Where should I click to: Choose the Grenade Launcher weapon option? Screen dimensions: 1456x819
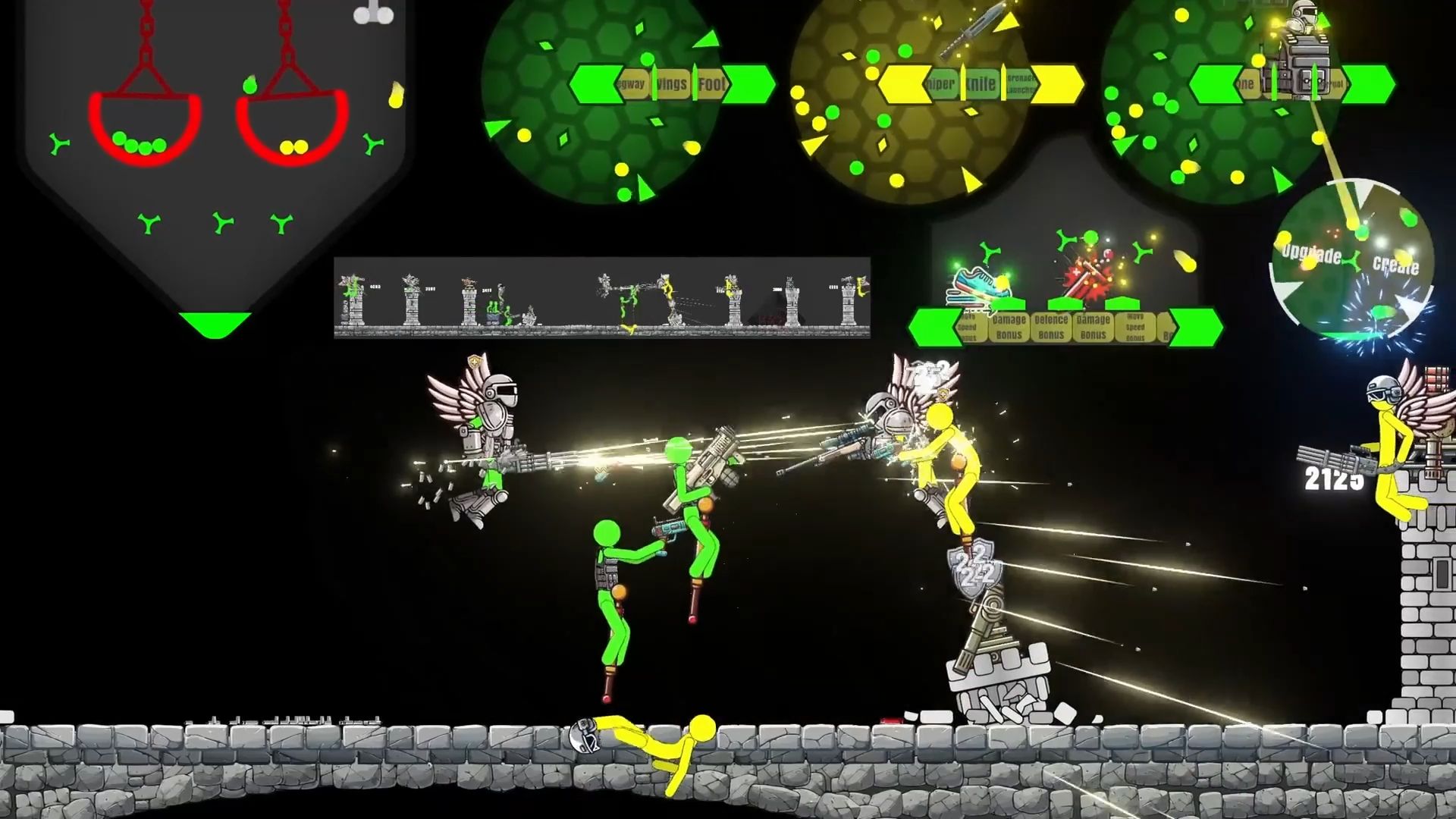tap(1019, 86)
